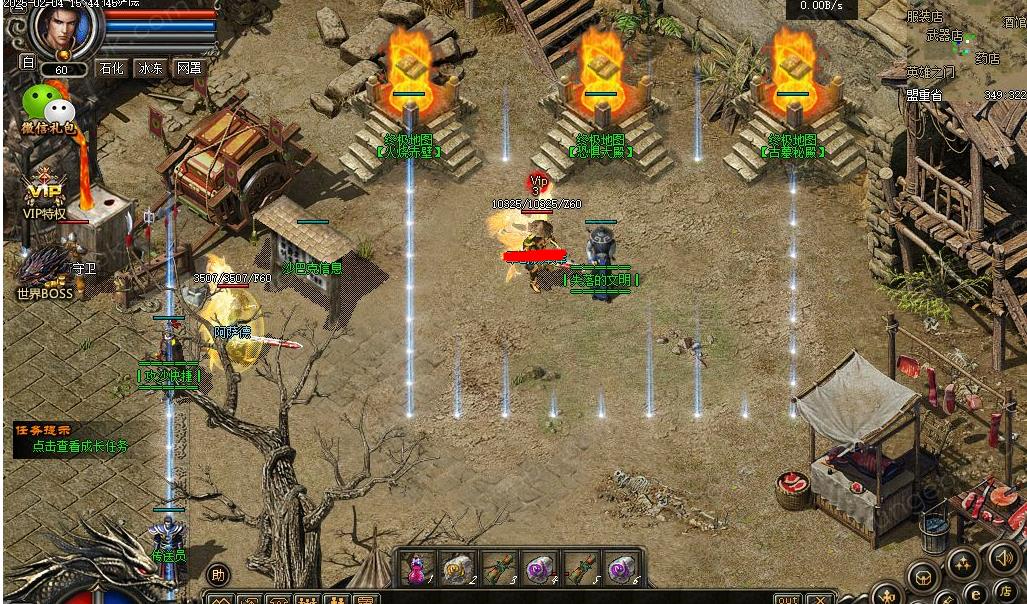The width and height of the screenshot is (1027, 604).
Task: Click the round speaker sound button
Action: coord(1002,556)
